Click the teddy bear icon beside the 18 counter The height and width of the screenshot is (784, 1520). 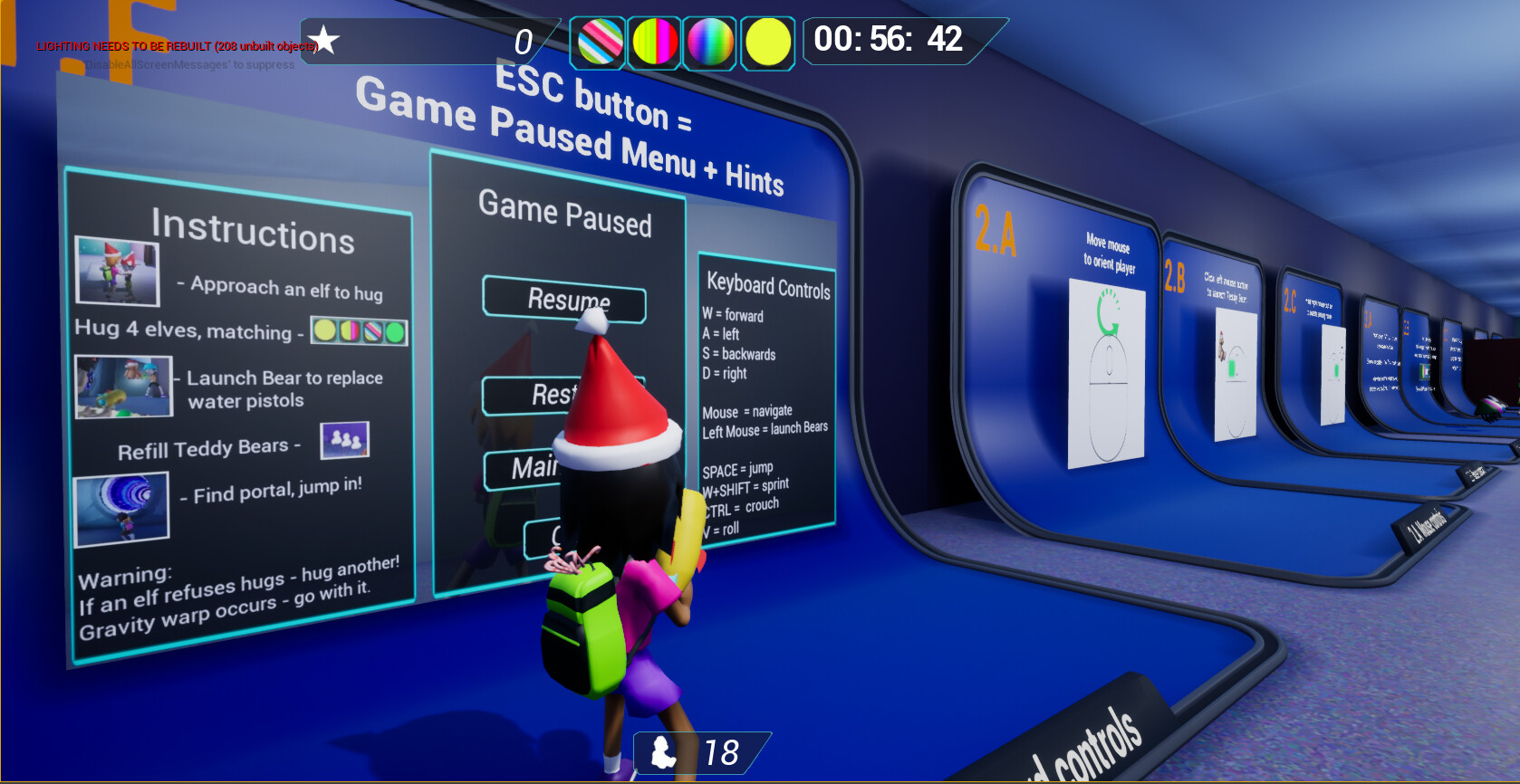coord(665,751)
